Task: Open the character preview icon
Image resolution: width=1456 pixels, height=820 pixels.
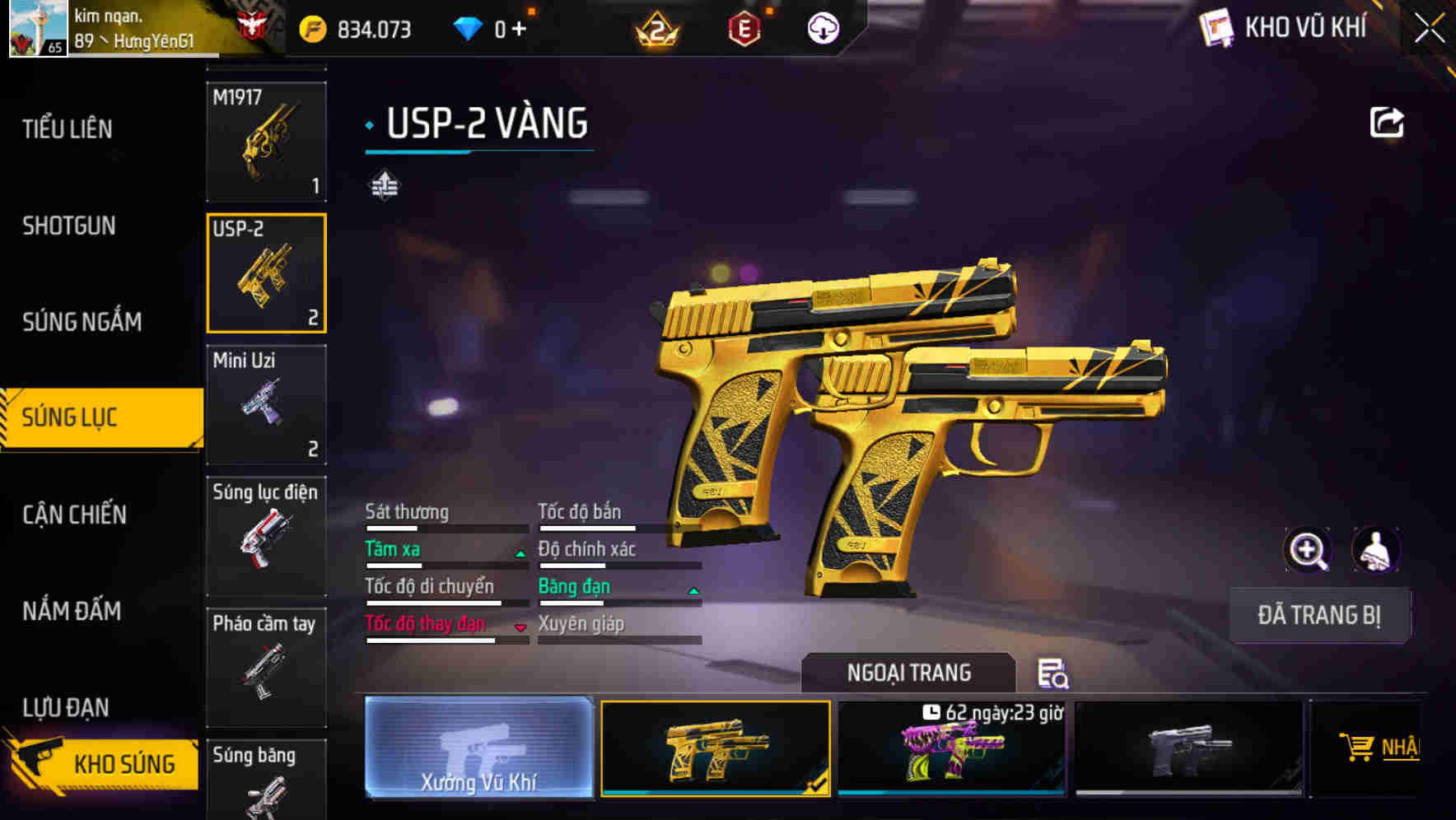Action: (x=1375, y=550)
